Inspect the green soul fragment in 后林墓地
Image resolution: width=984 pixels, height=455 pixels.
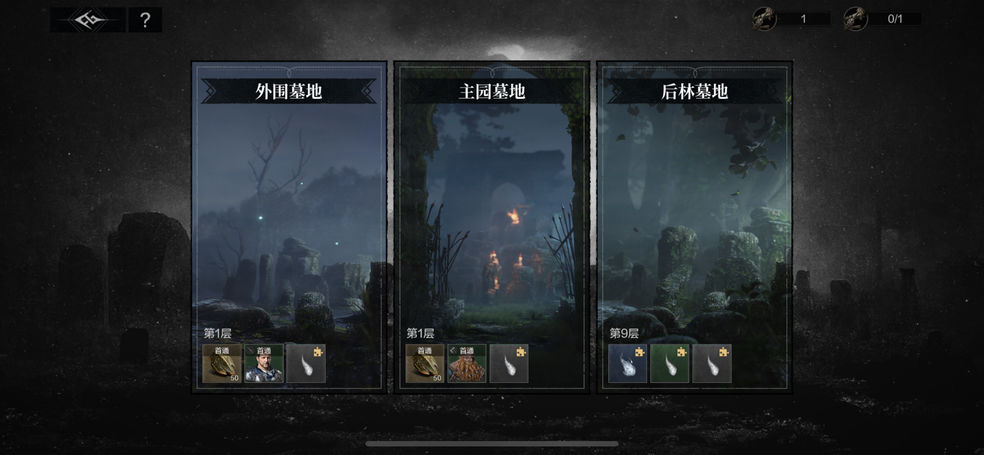[670, 364]
